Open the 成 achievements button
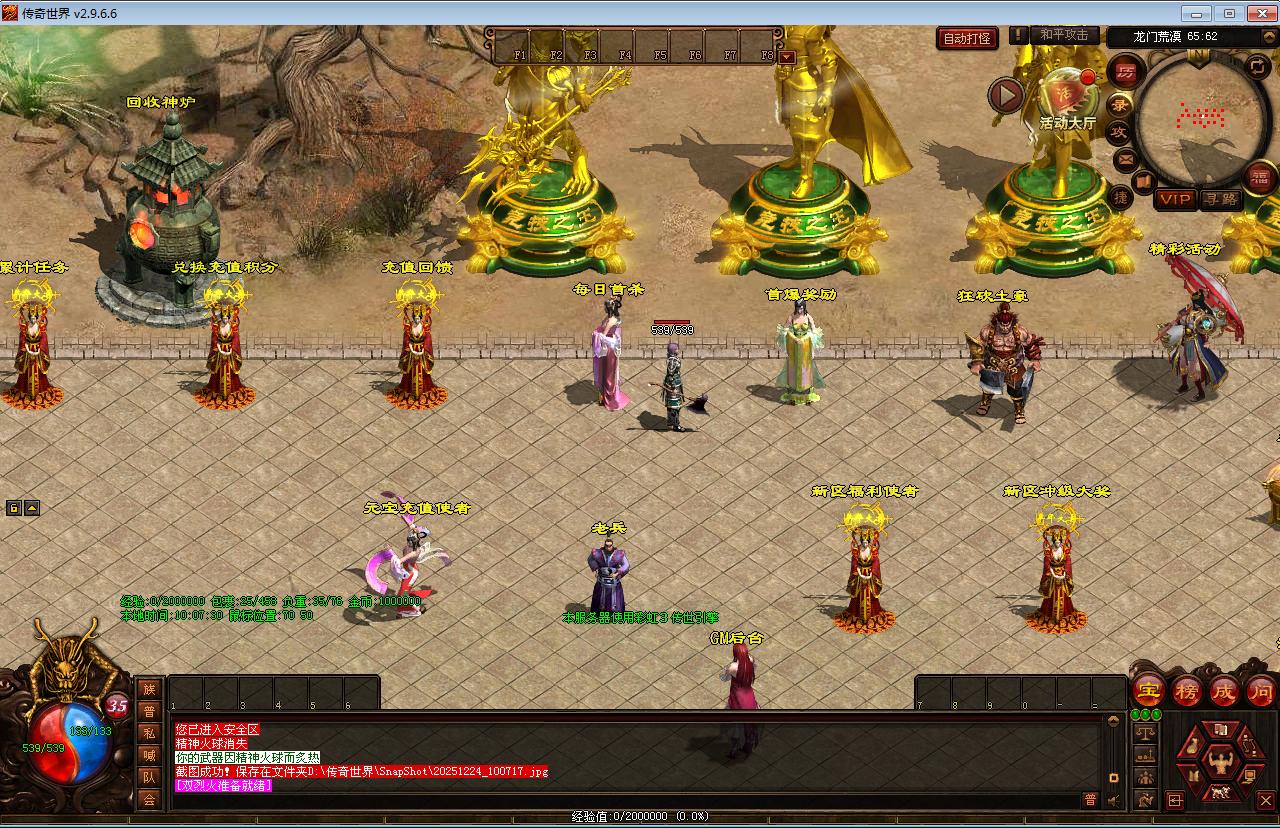 click(1224, 690)
